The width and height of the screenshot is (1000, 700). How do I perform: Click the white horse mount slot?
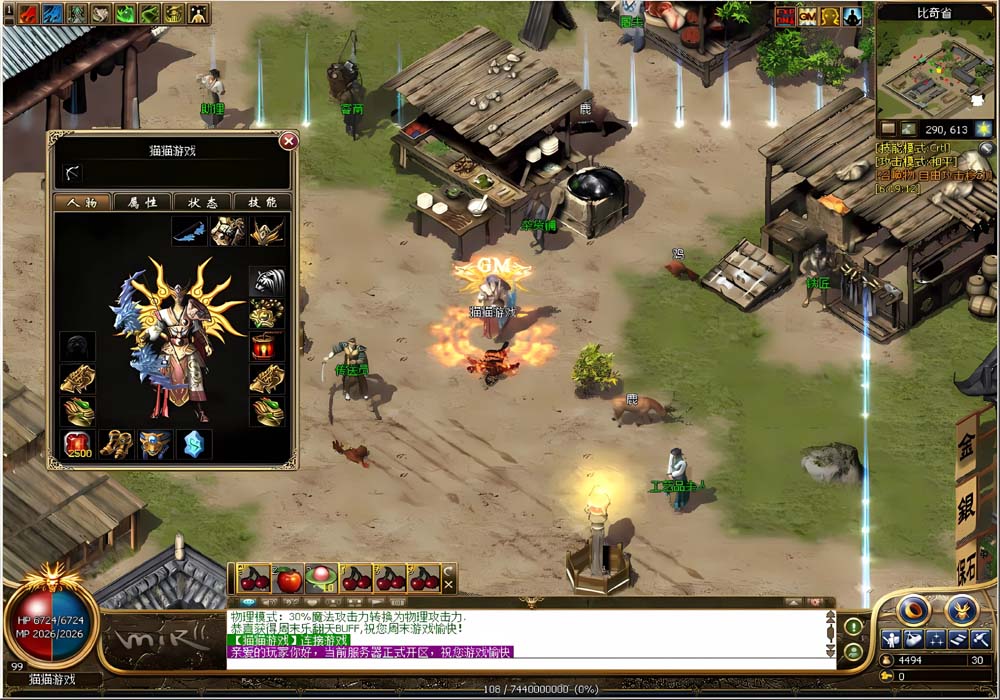tap(267, 281)
